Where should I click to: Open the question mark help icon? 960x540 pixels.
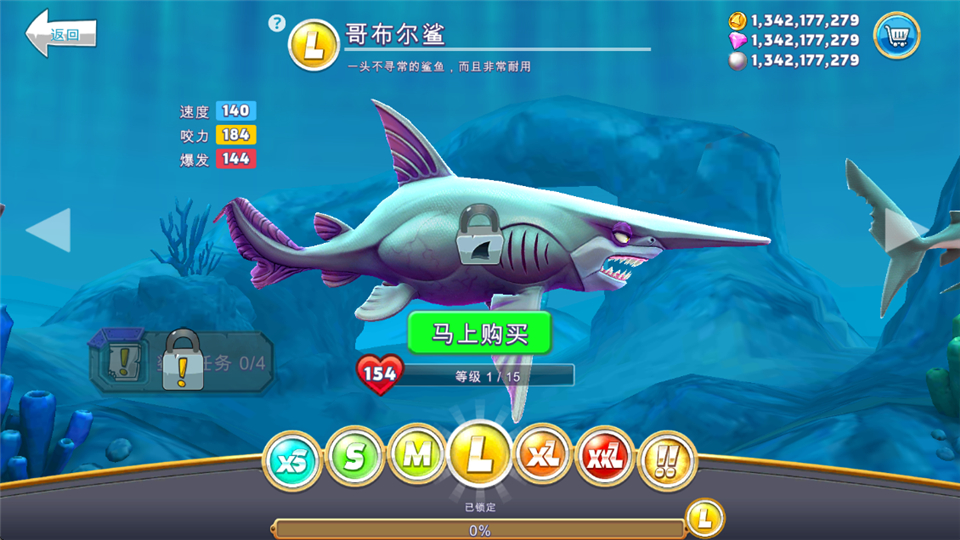277,23
